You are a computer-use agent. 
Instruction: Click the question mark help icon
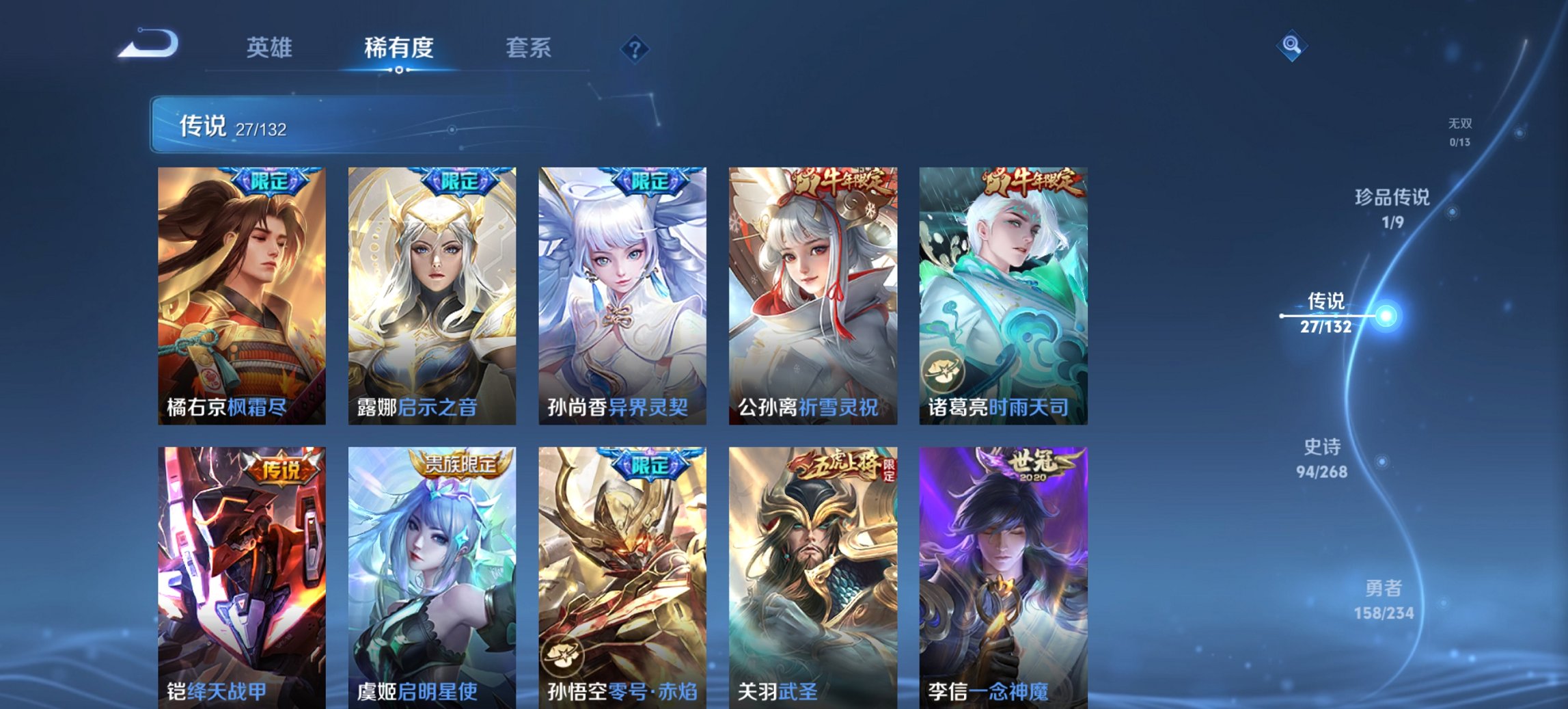635,49
